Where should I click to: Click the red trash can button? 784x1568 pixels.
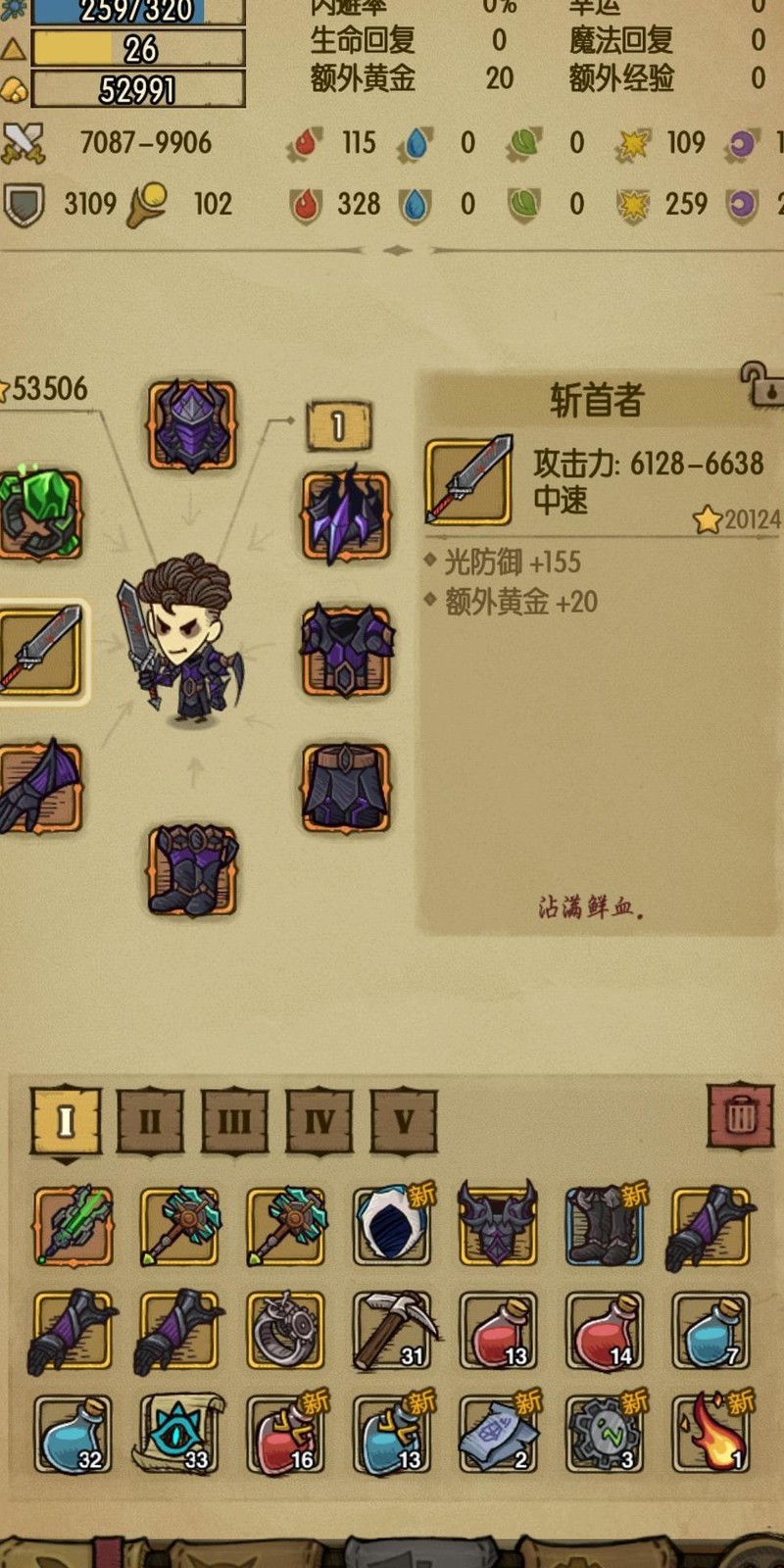click(x=741, y=1115)
